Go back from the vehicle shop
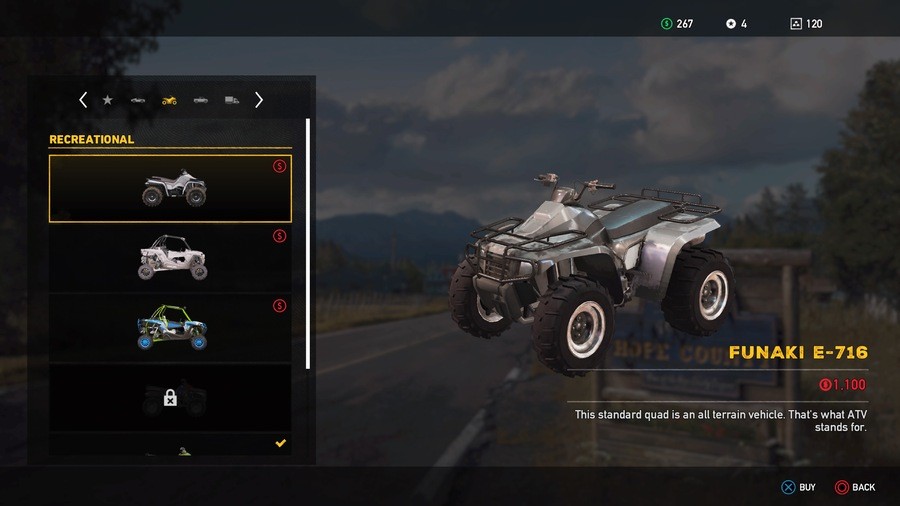900x506 pixels. click(854, 487)
